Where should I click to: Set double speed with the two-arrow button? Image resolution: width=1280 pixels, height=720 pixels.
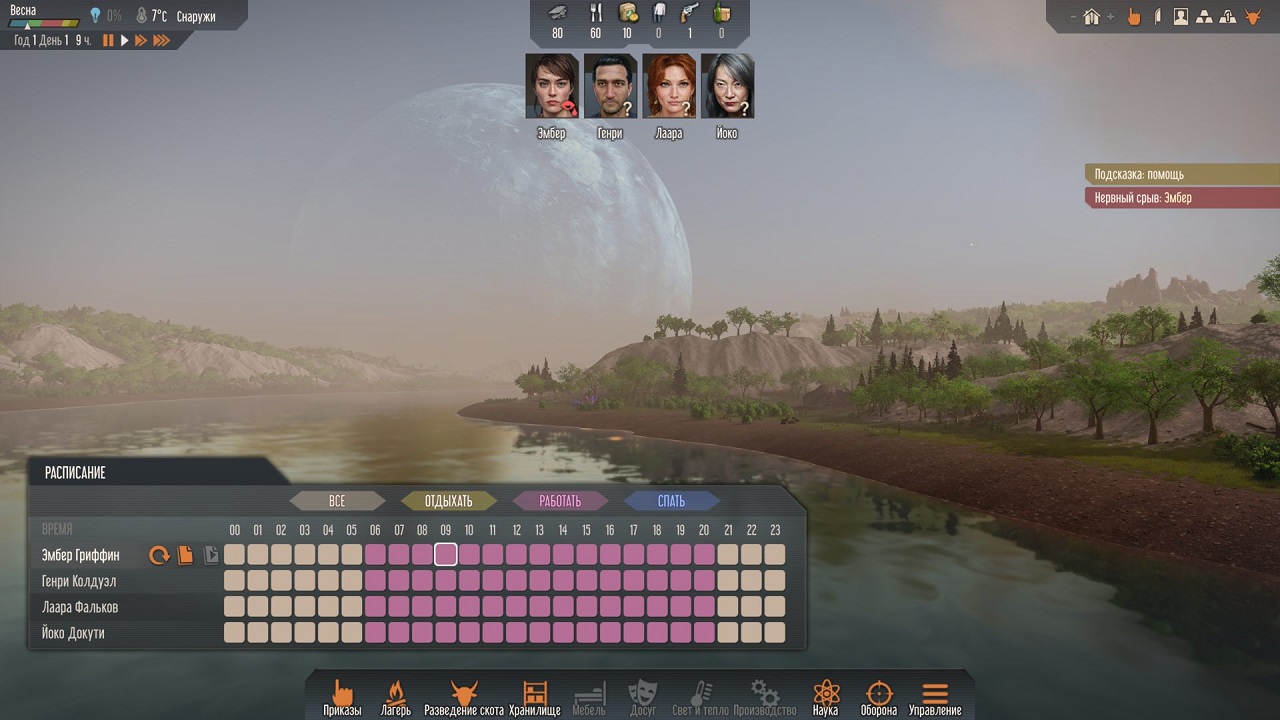click(140, 41)
